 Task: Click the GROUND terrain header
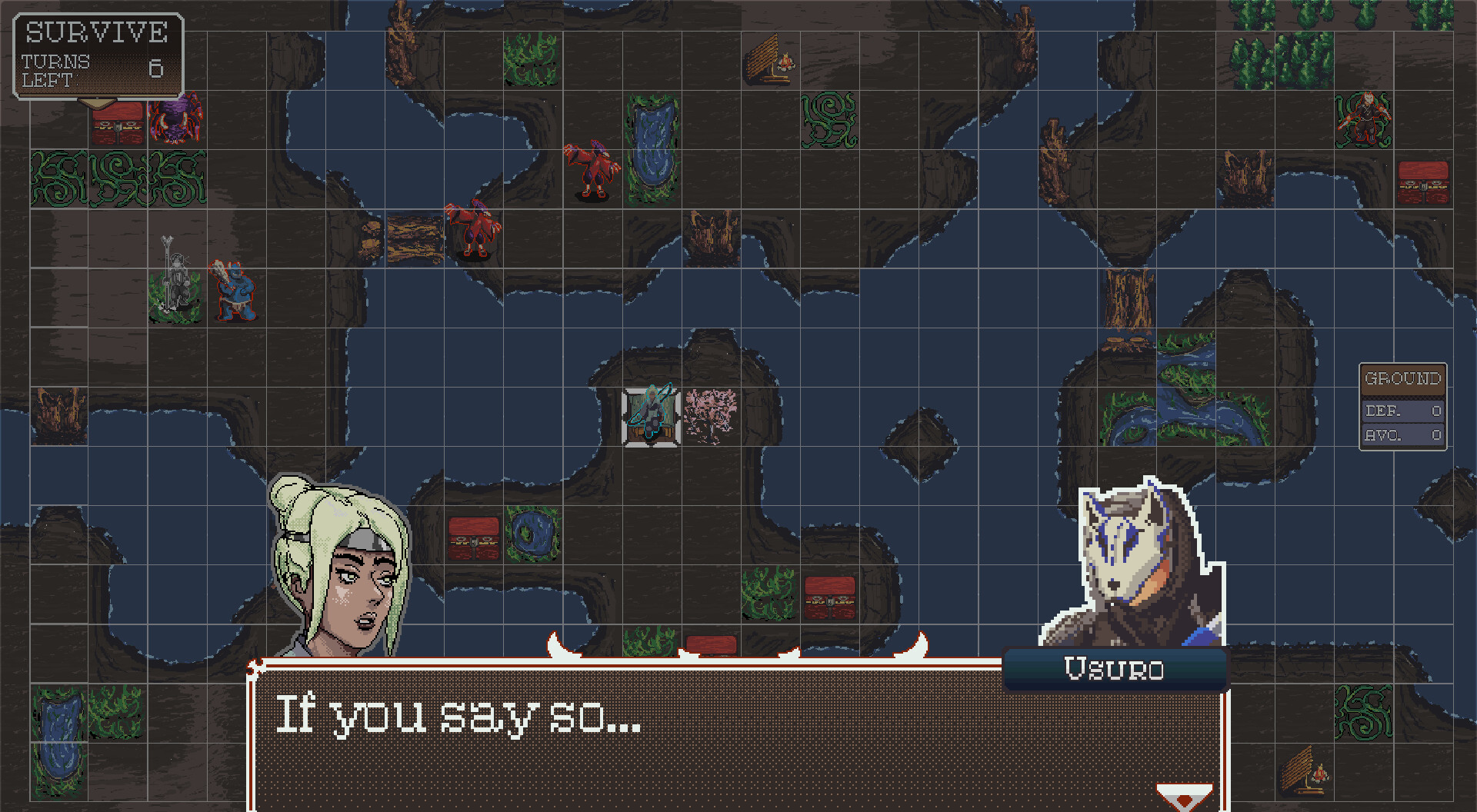(1402, 378)
